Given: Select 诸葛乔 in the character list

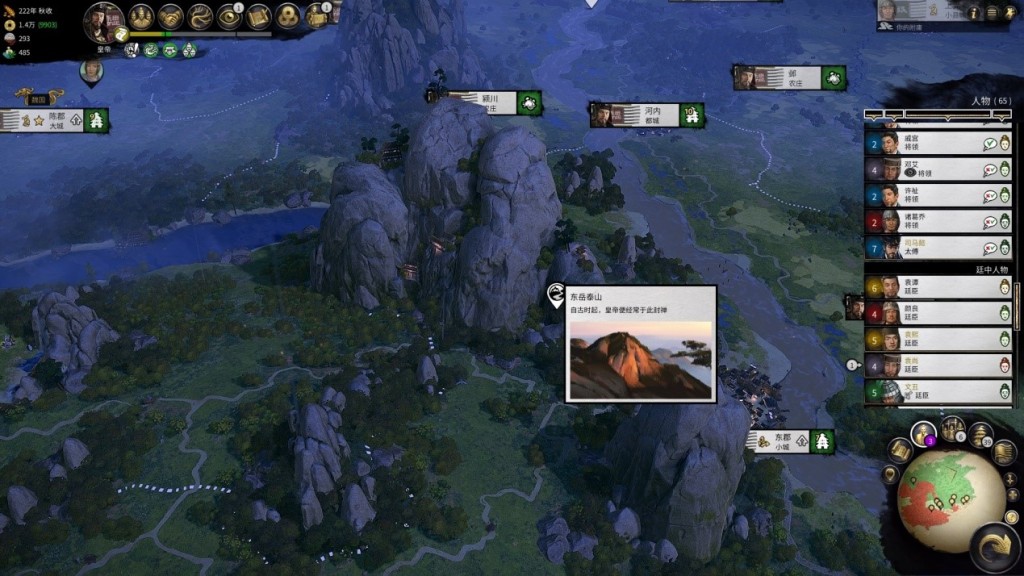Looking at the screenshot, I should (x=938, y=221).
